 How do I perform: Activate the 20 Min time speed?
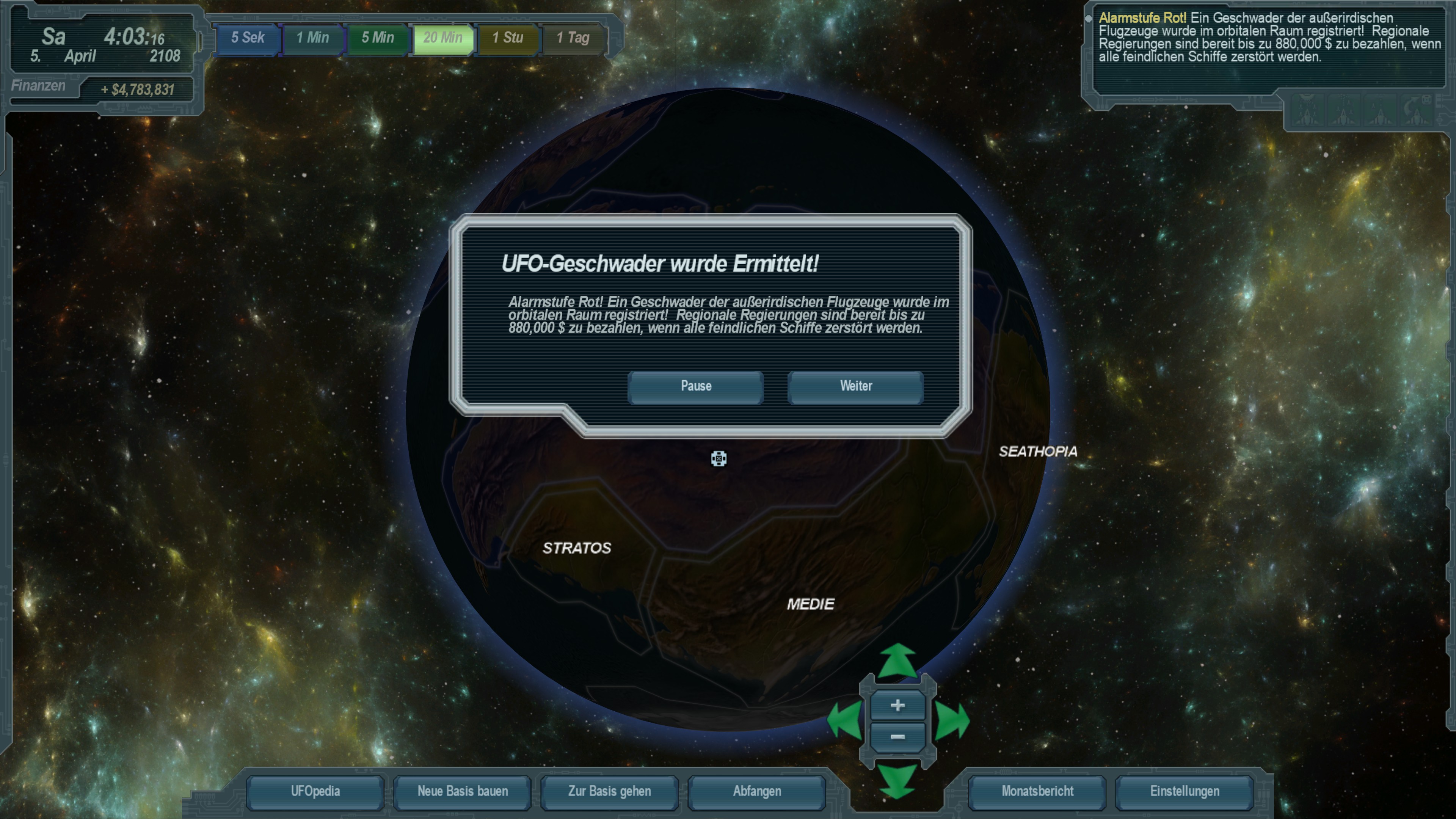442,38
